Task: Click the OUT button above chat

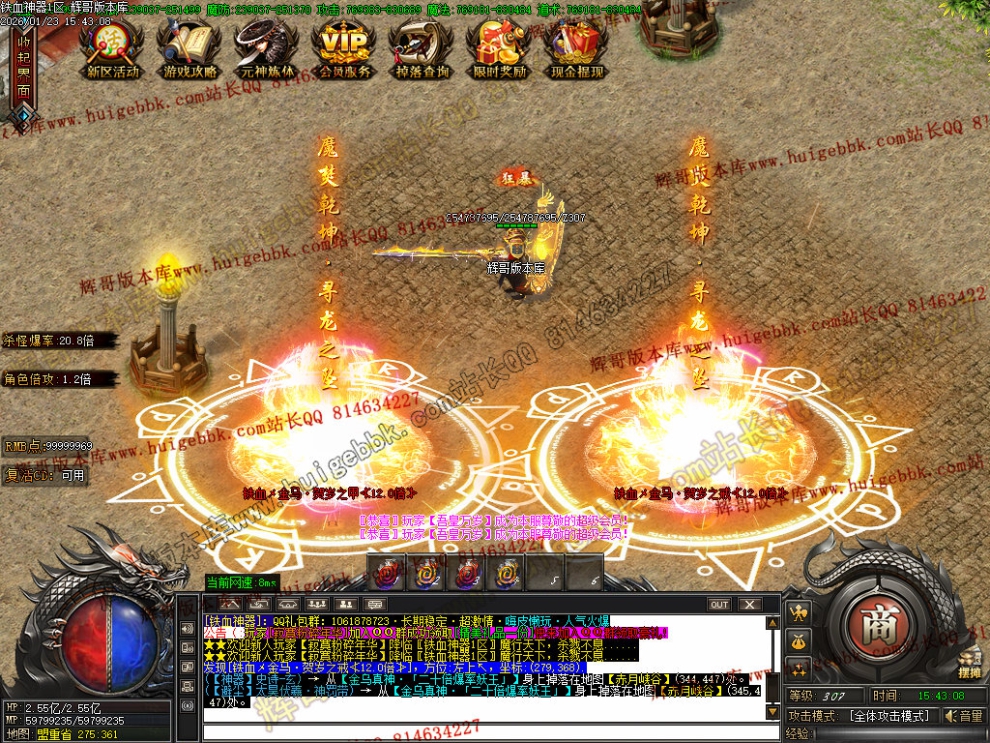Action: coord(719,604)
